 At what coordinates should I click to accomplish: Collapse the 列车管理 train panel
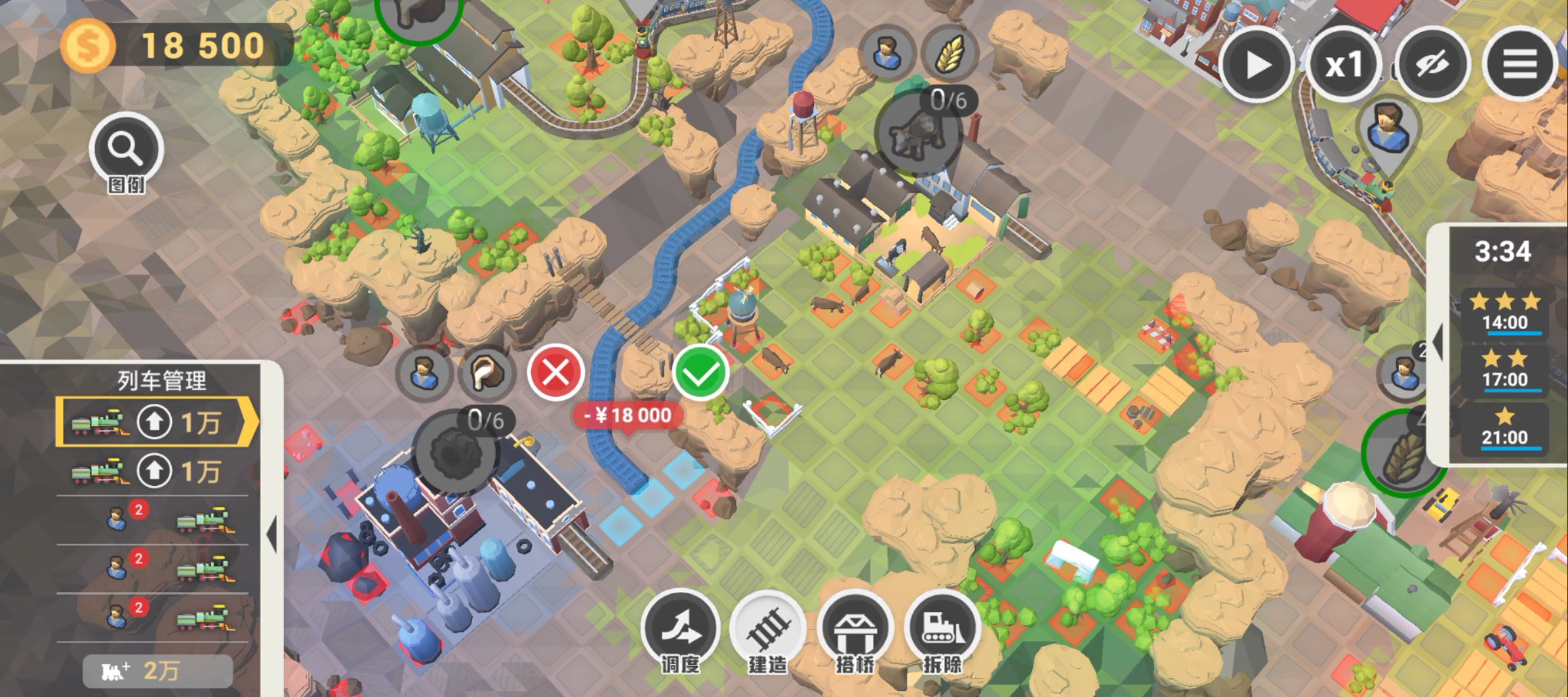(271, 534)
